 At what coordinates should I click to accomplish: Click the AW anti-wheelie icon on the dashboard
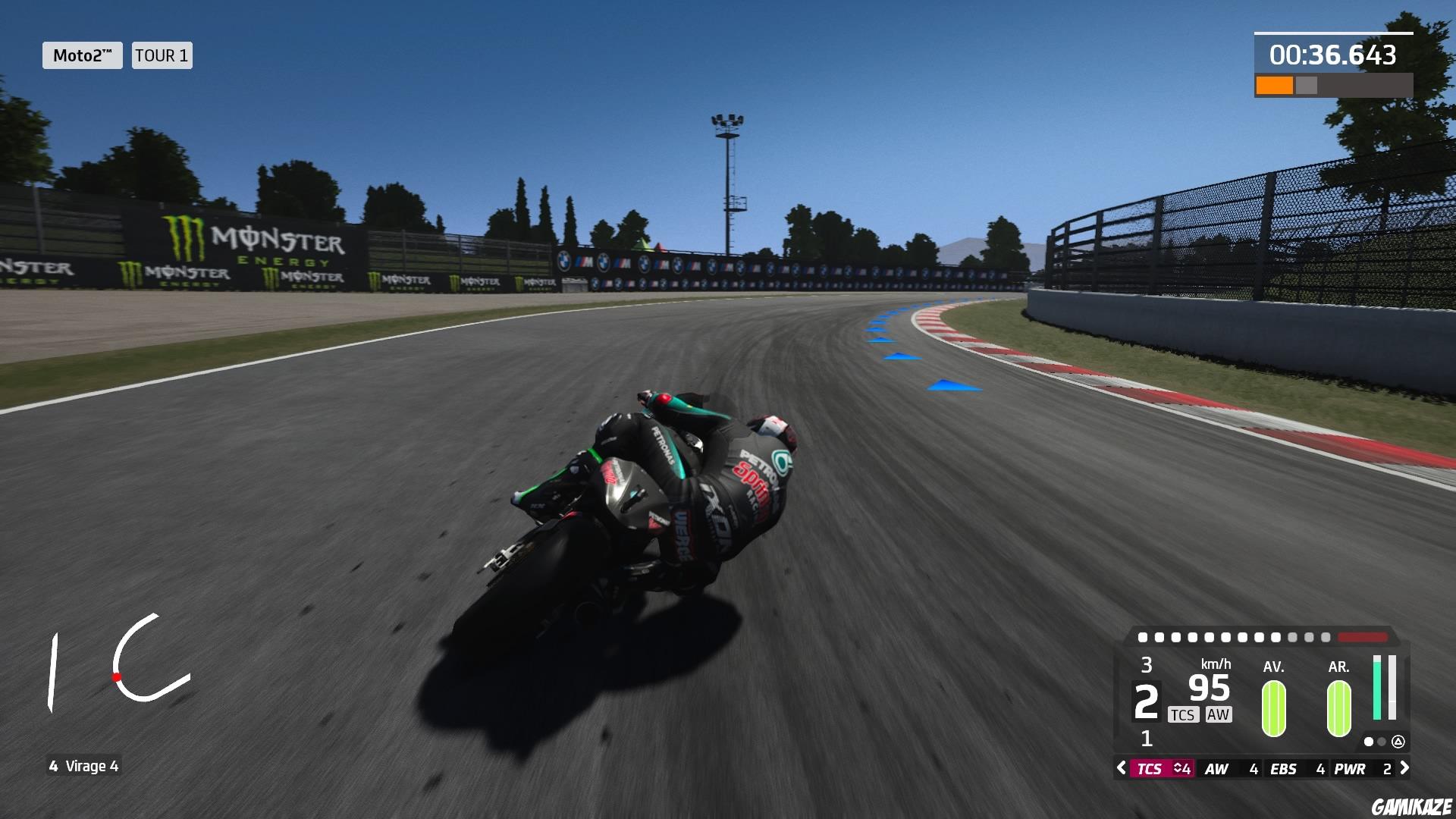[x=1219, y=714]
